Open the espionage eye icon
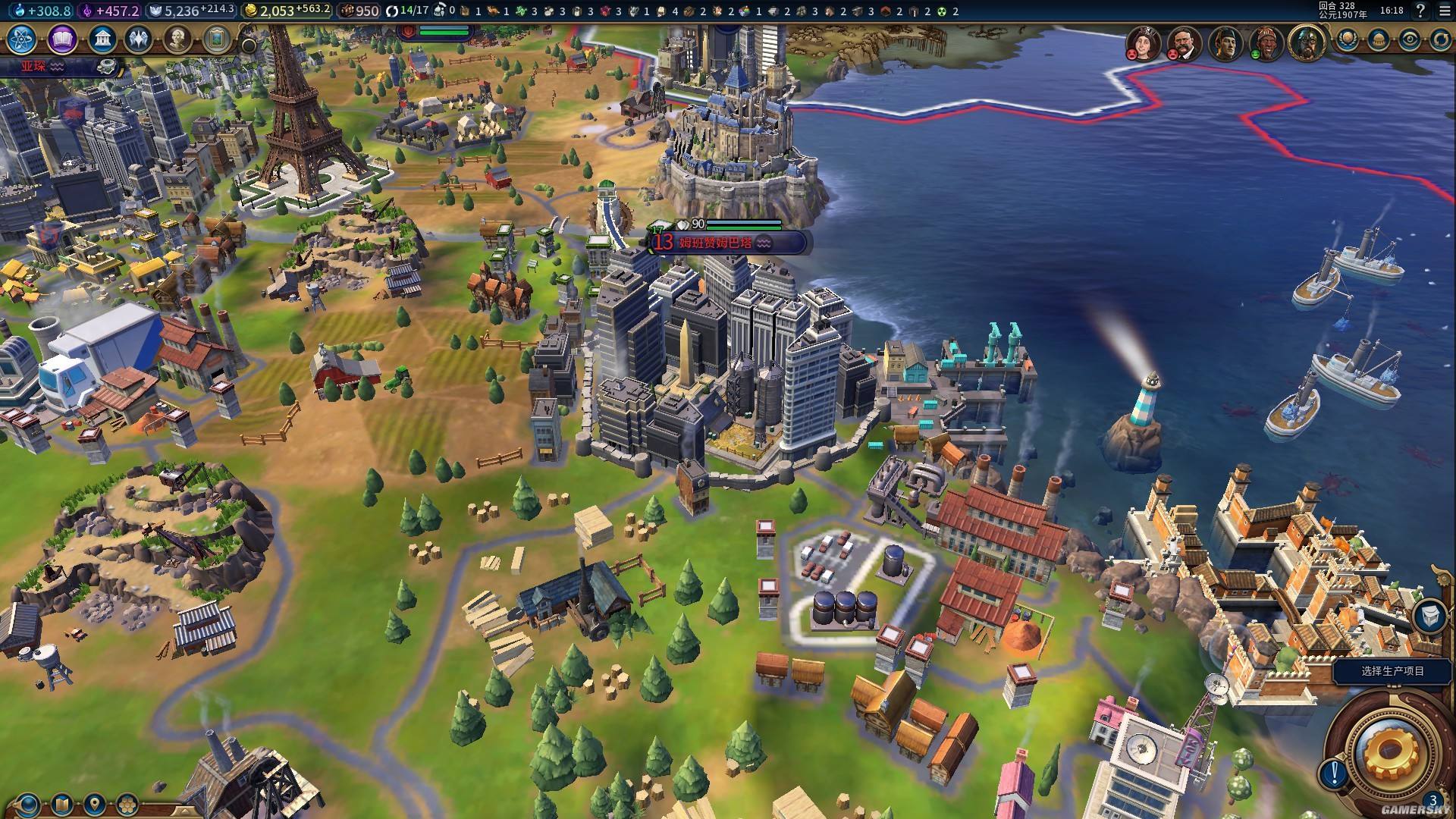Viewport: 1456px width, 819px height. point(1410,39)
